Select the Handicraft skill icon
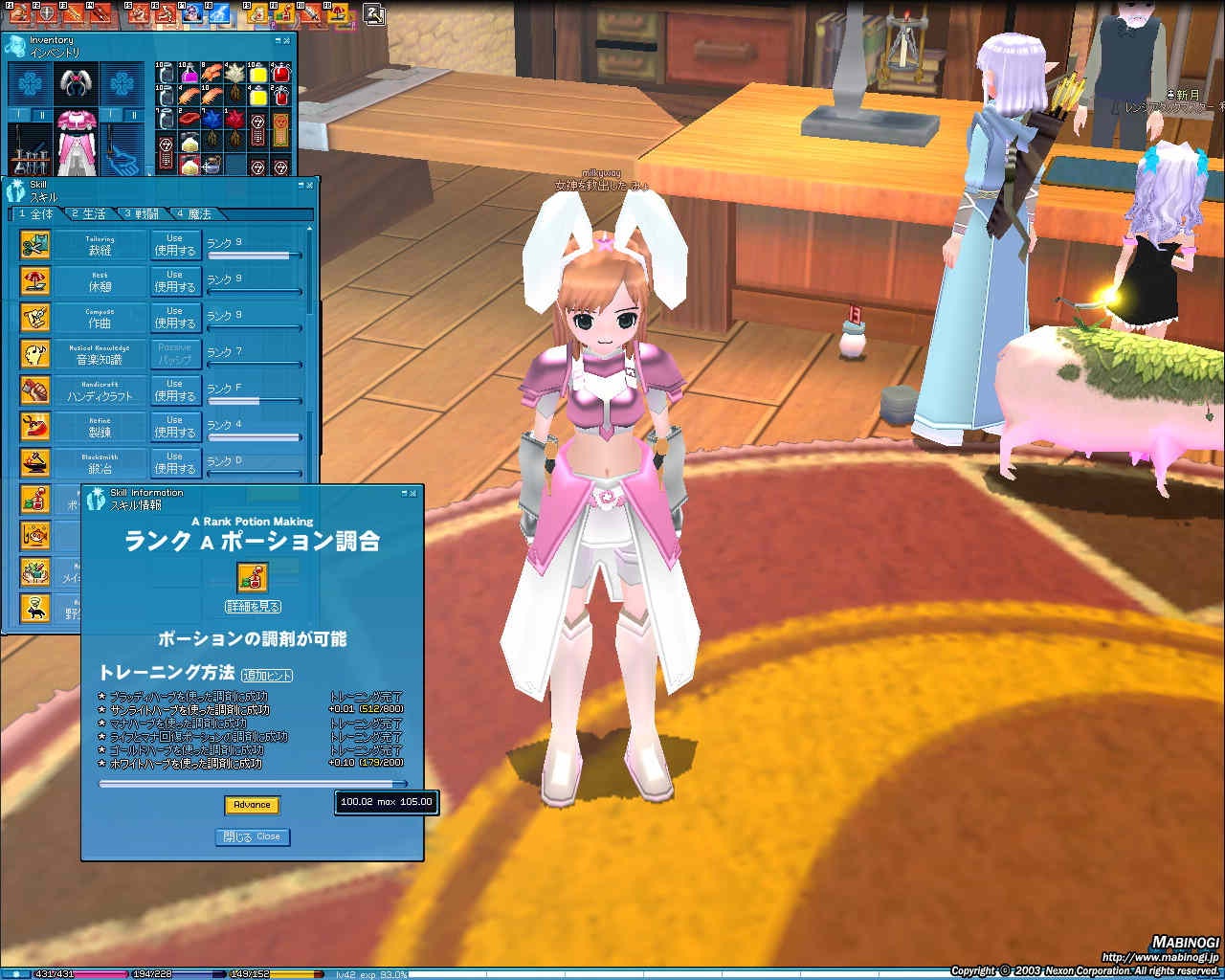 35,390
